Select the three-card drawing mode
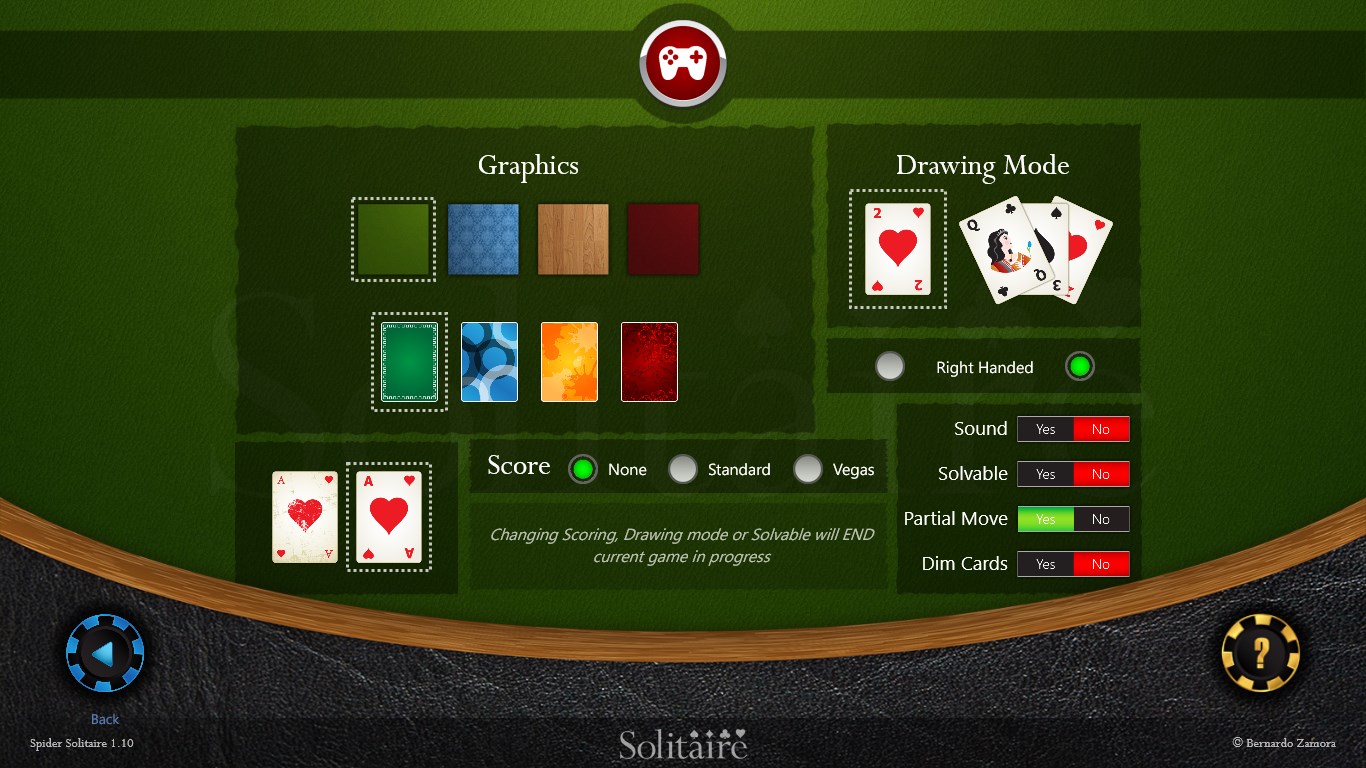The height and width of the screenshot is (768, 1366). (1035, 250)
